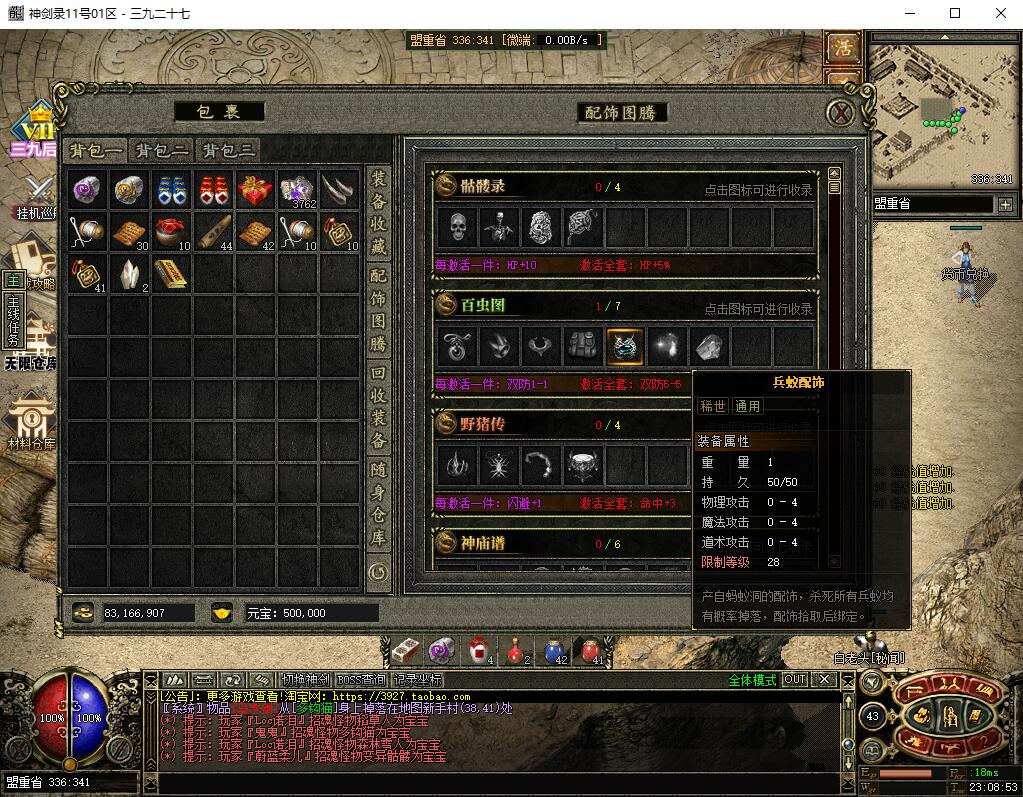Click the highlighted 兵蚁配饰 ornament icon
Image resolution: width=1023 pixels, height=797 pixels.
click(625, 346)
